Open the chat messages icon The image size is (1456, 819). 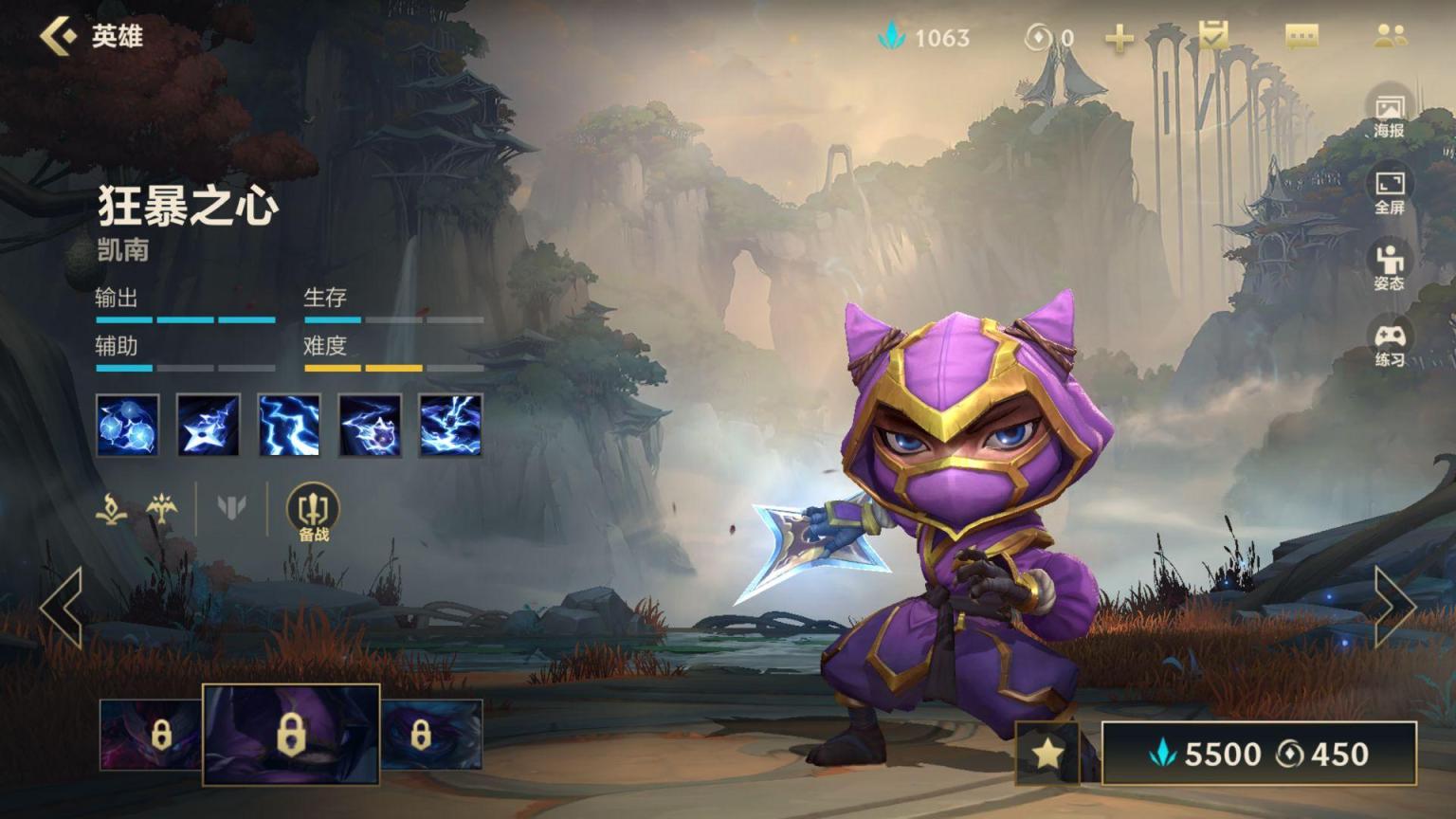click(1301, 37)
